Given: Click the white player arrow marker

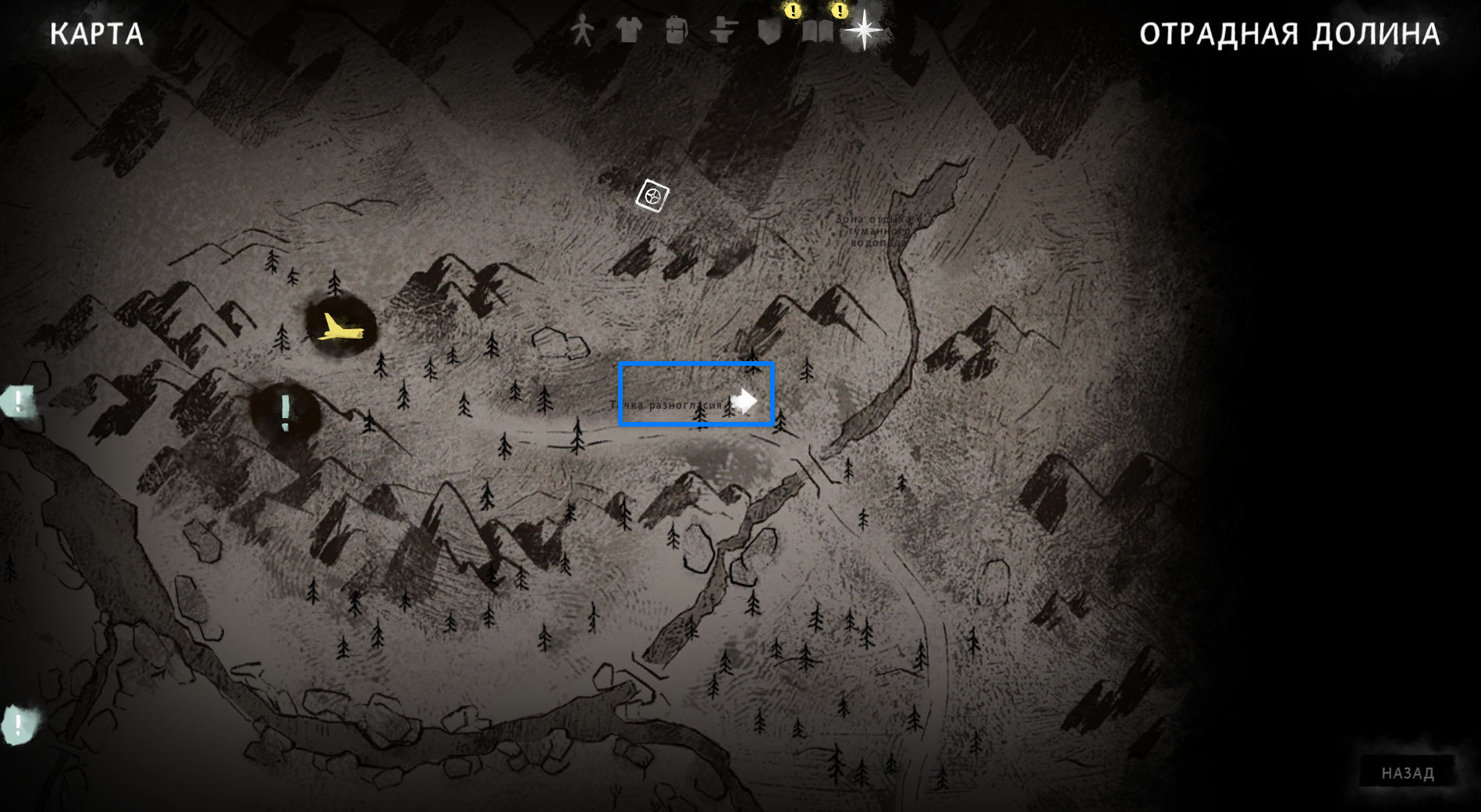Looking at the screenshot, I should tap(744, 401).
